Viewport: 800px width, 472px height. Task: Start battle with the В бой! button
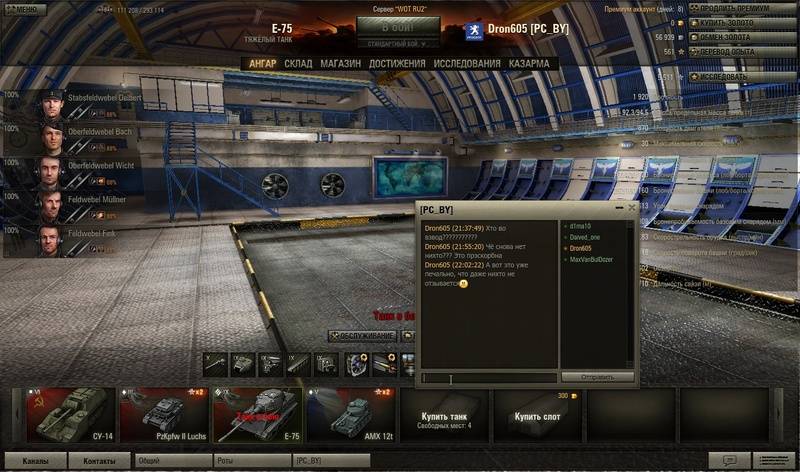click(x=397, y=26)
